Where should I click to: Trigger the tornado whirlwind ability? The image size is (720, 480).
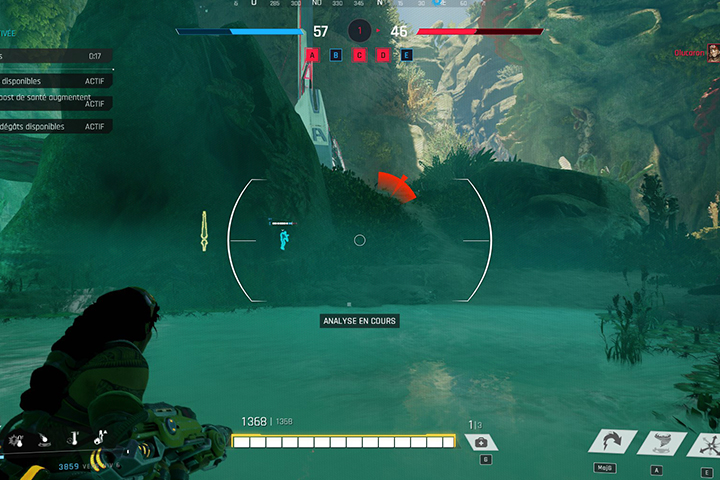660,443
